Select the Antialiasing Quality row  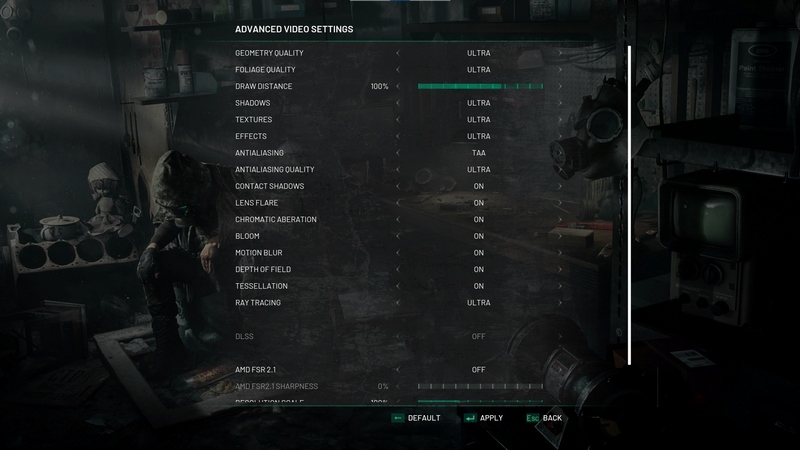[x=275, y=170]
